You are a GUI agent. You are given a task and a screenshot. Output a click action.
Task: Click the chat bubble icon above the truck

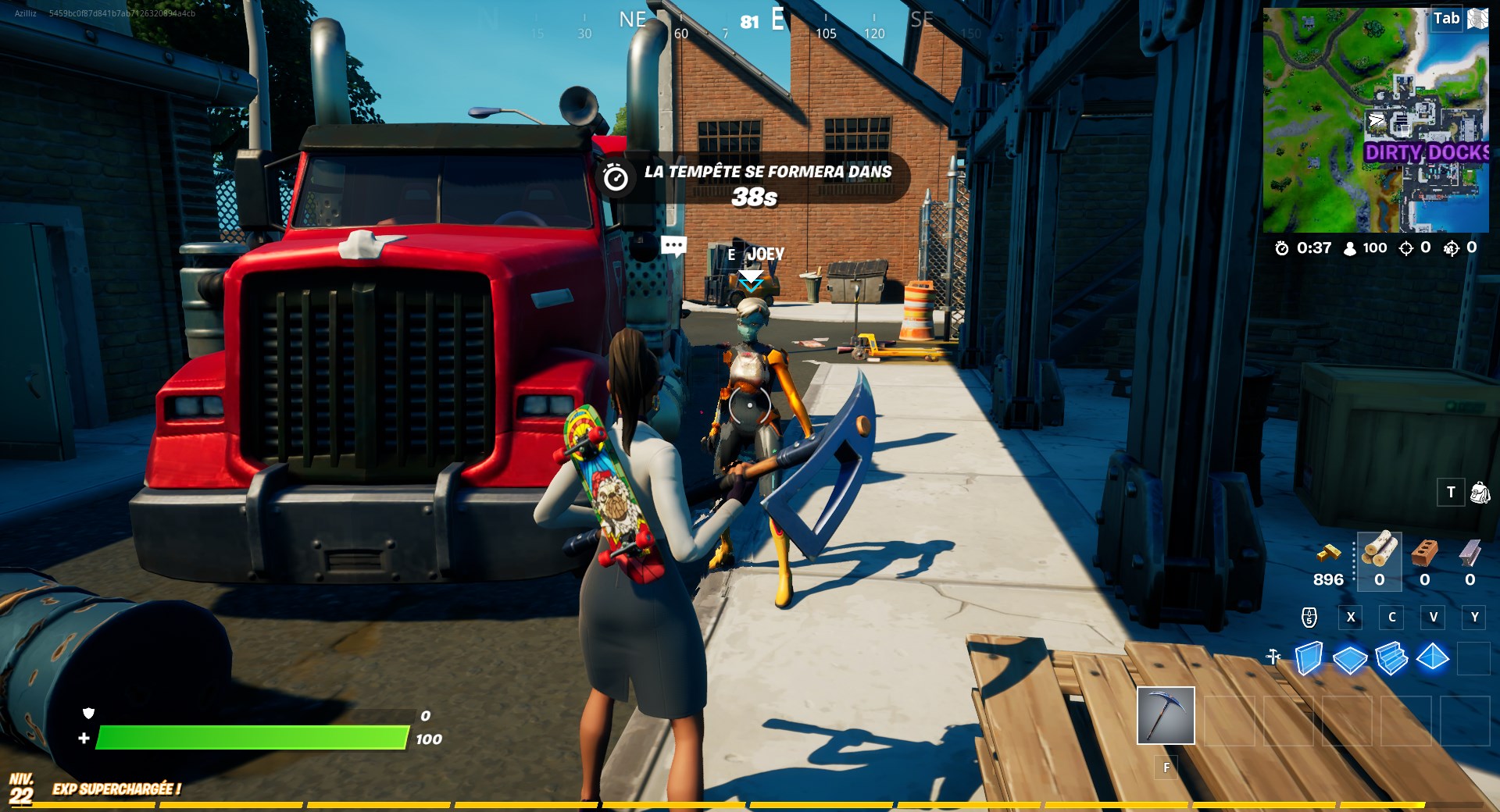(673, 245)
